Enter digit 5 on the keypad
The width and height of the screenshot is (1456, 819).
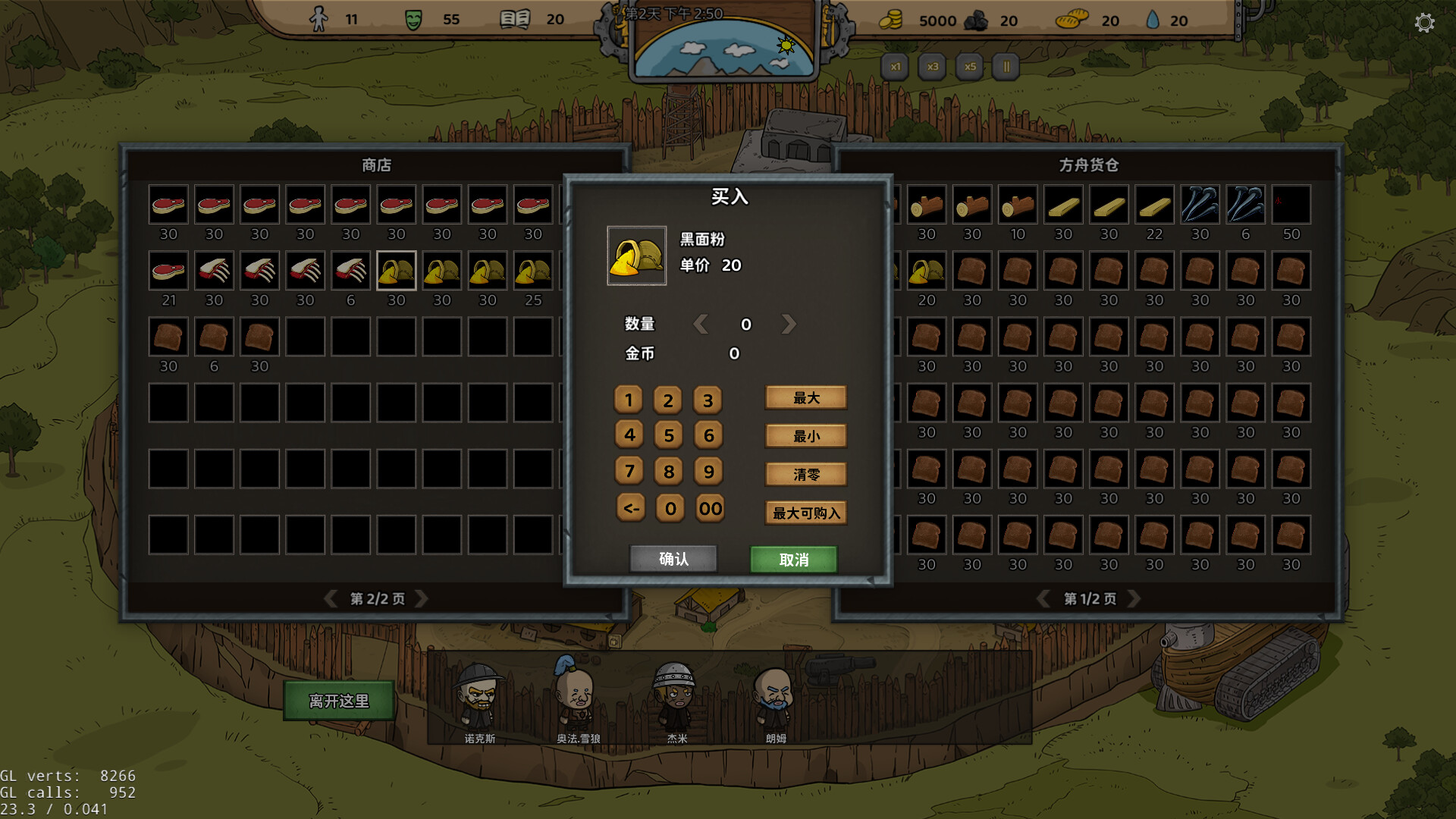tap(668, 435)
